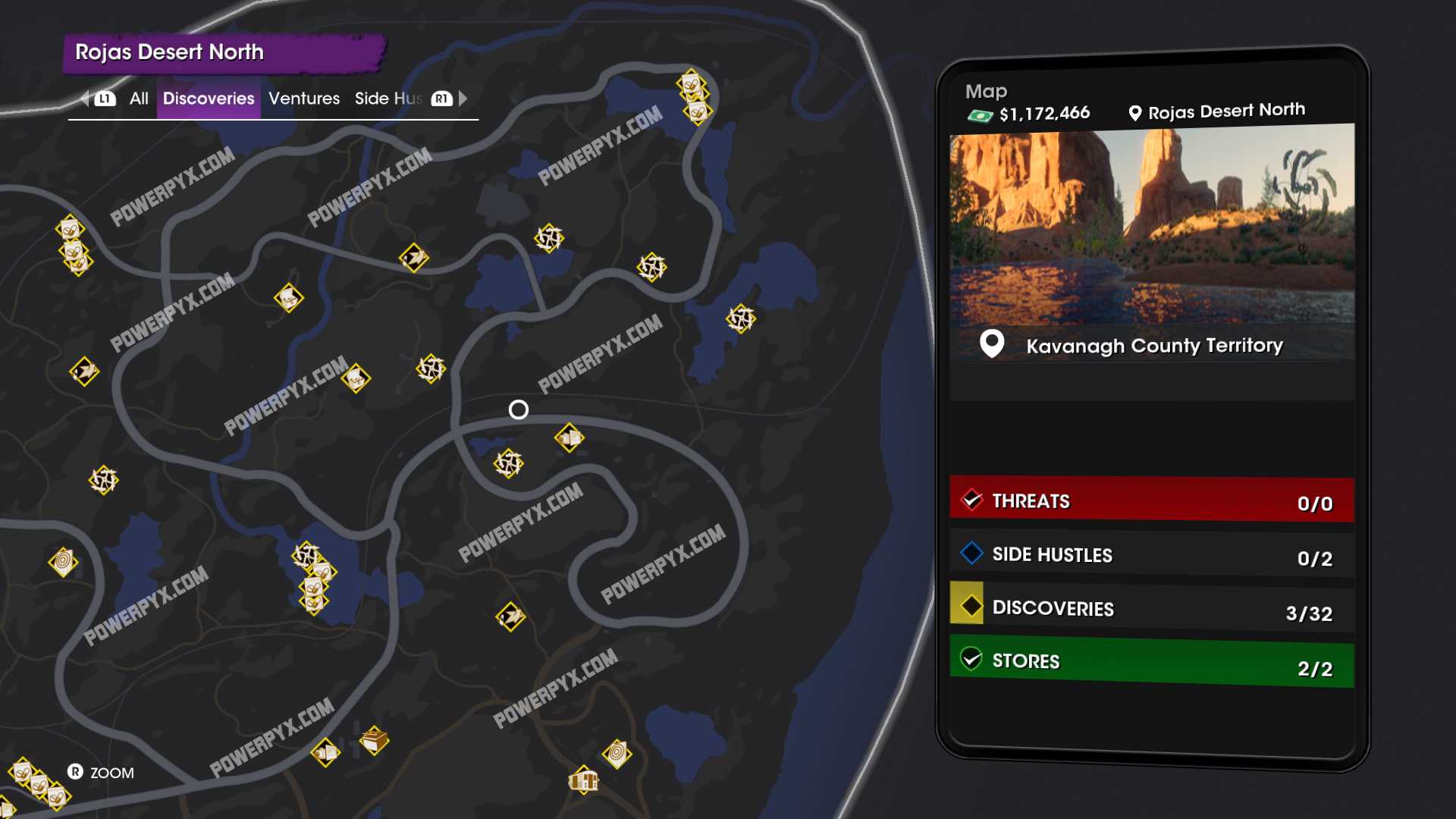
Task: Click the Discoveries 3/32 row
Action: tap(1151, 609)
